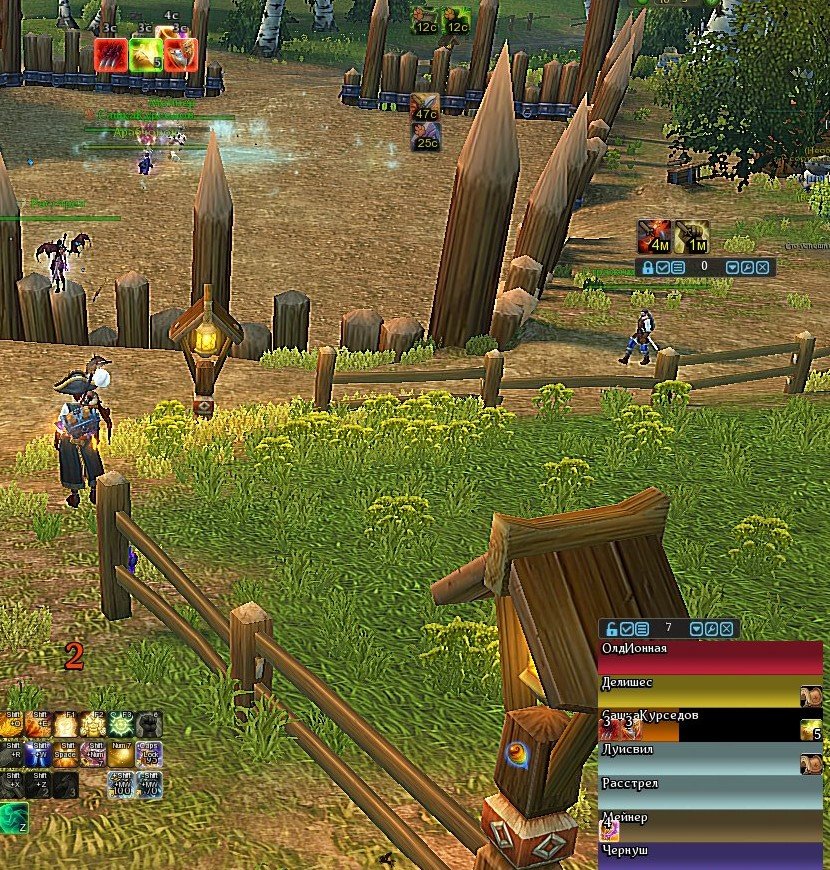The width and height of the screenshot is (830, 870).
Task: Use the golden face ability bound to F2
Action: [94, 724]
